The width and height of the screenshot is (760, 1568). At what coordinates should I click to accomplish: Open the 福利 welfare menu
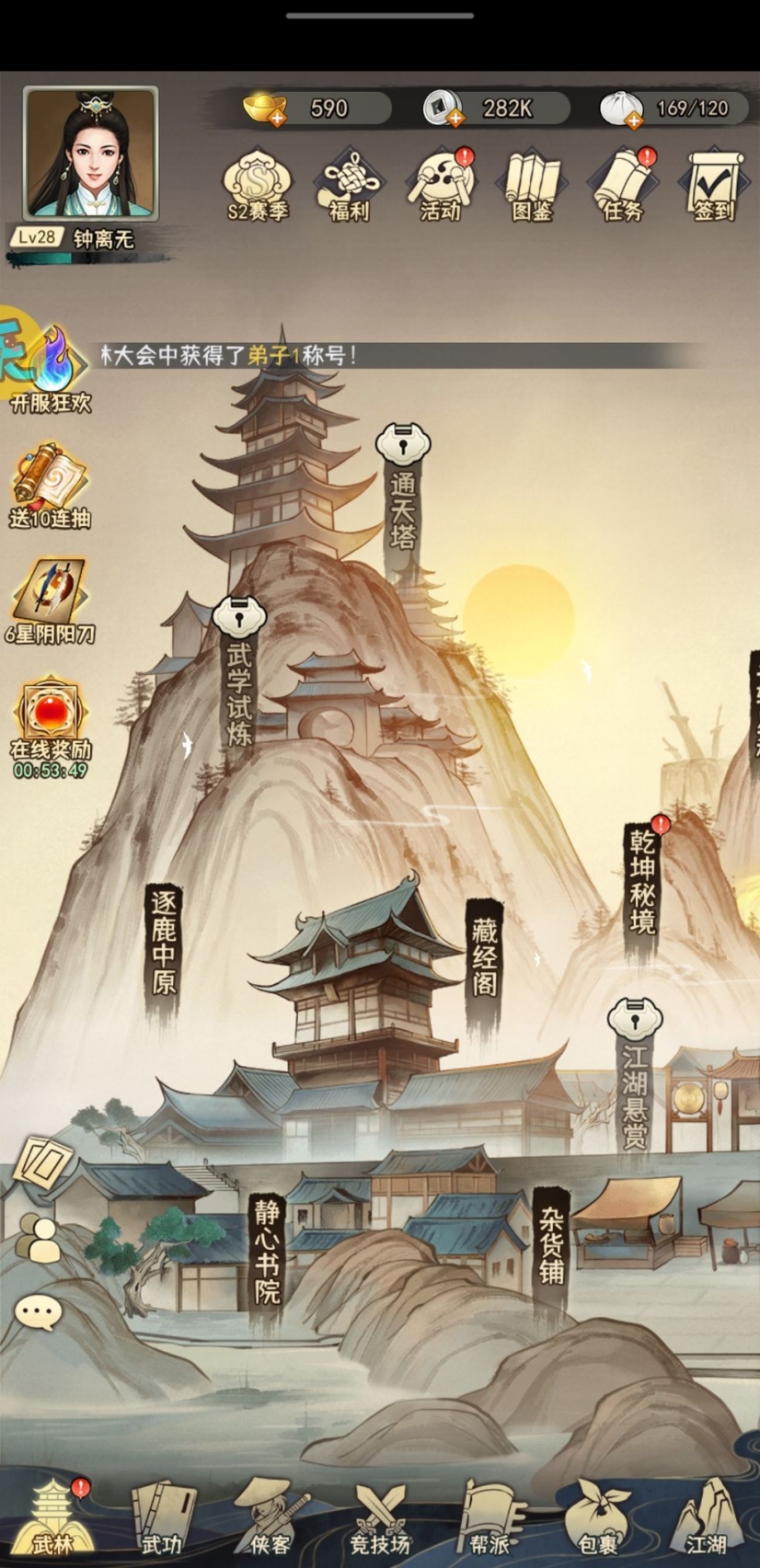point(348,185)
